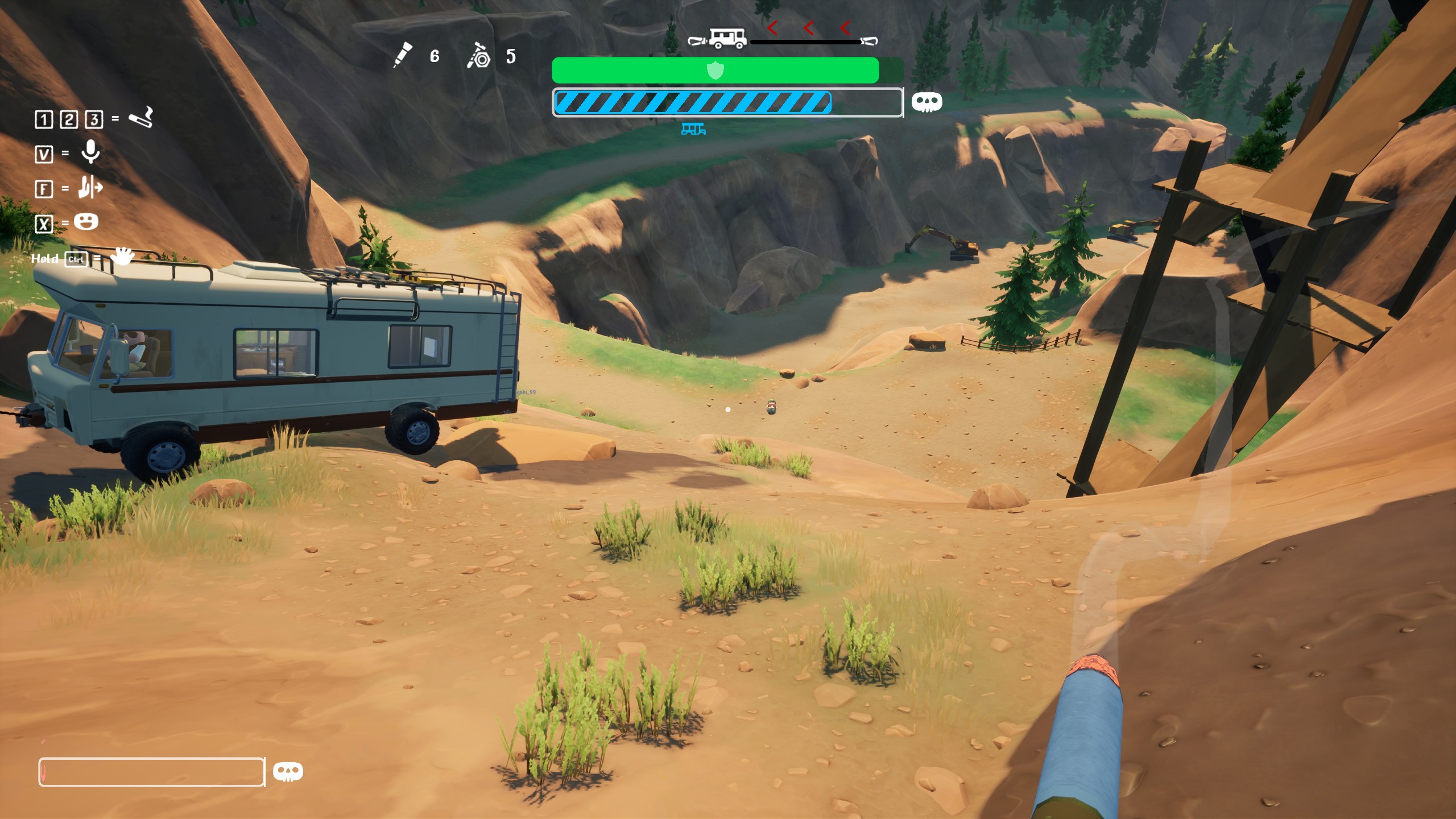The height and width of the screenshot is (819, 1456).
Task: Click the skull icon beside the blue striped bar
Action: click(926, 102)
